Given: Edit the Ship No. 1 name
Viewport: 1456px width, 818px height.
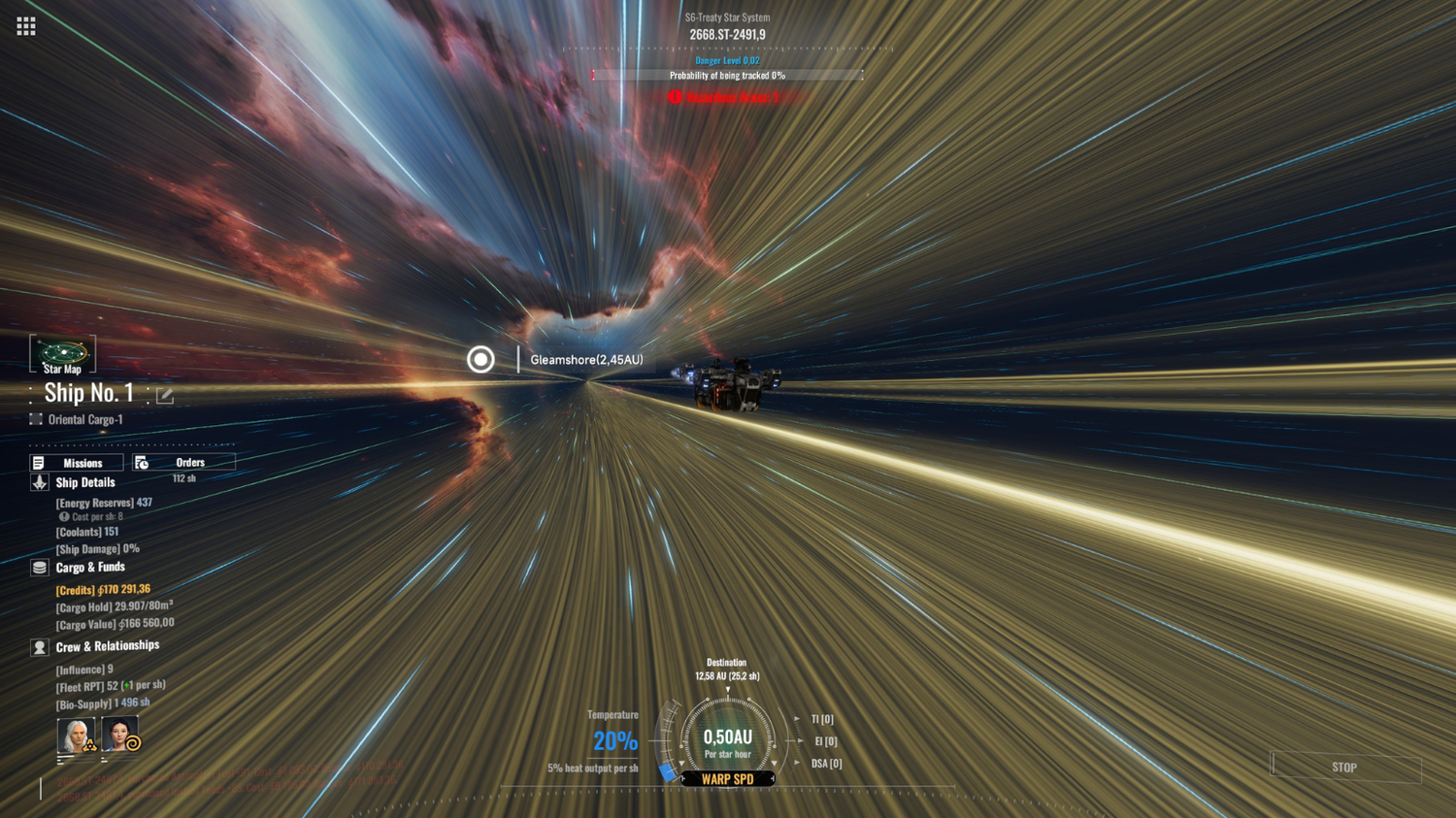Looking at the screenshot, I should [165, 395].
